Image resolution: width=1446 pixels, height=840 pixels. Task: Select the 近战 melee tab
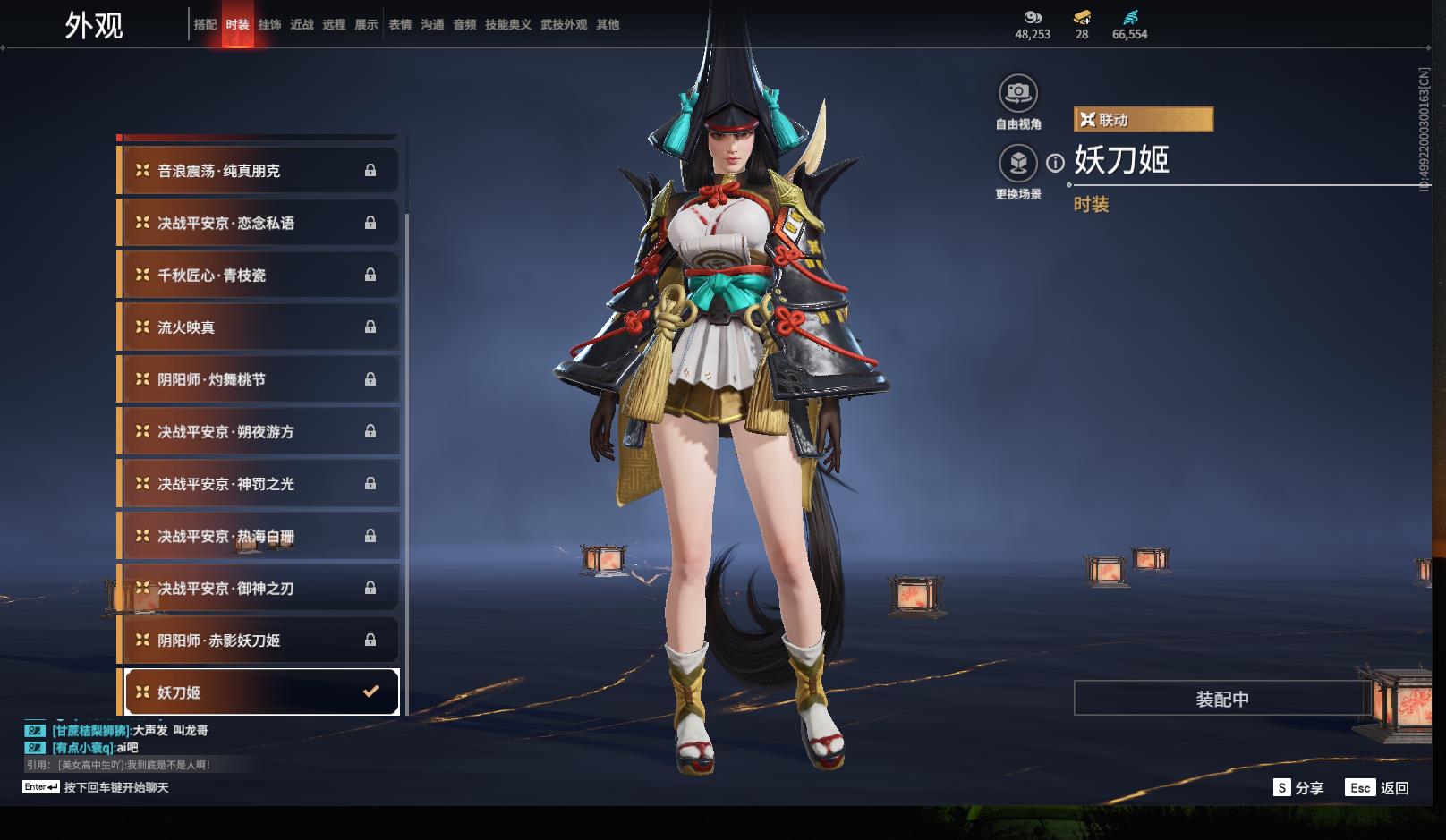click(302, 25)
